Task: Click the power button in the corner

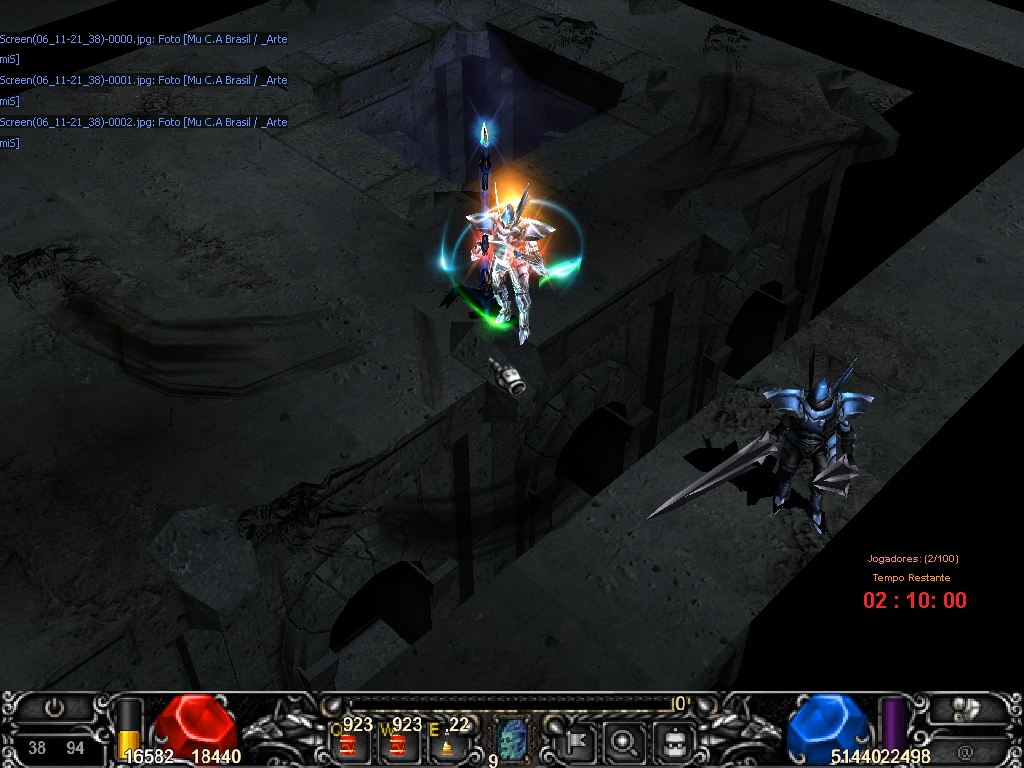Action: tap(55, 708)
